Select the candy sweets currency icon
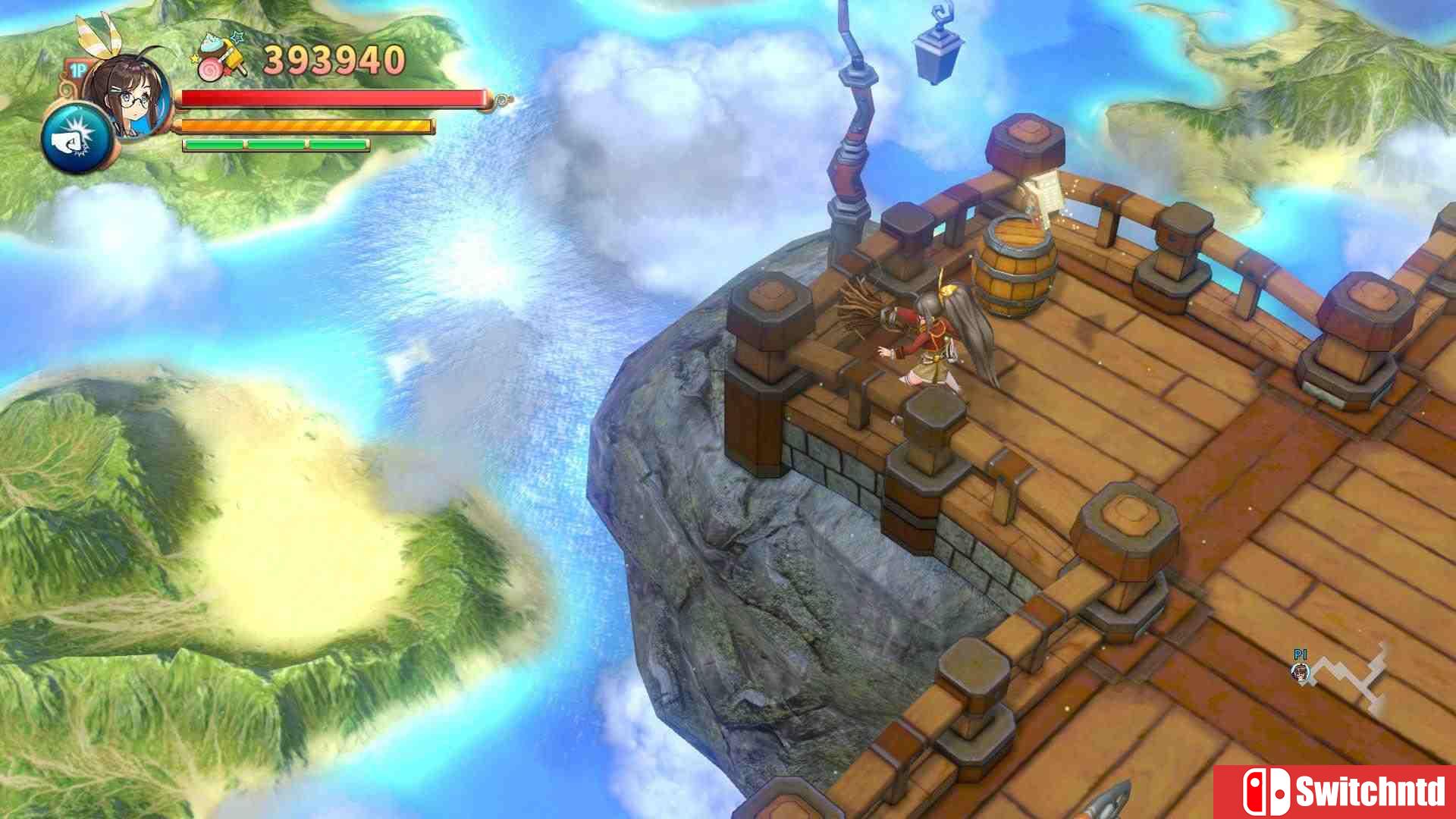The image size is (1456, 819). pos(222,57)
